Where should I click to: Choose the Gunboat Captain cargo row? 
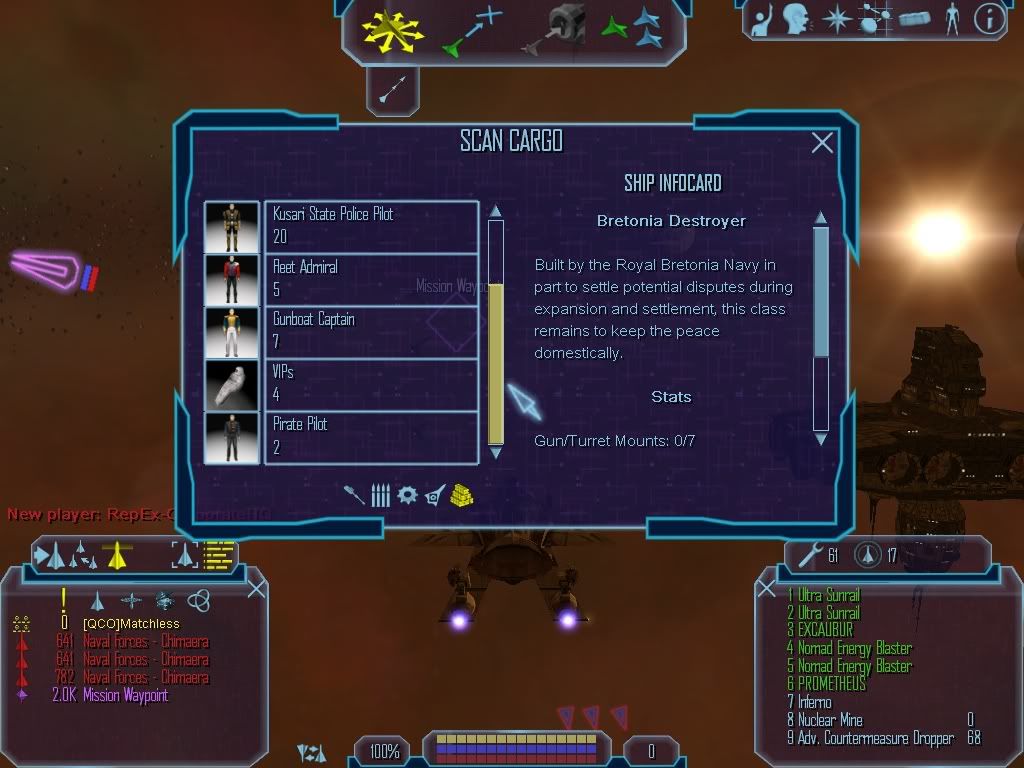click(x=370, y=331)
